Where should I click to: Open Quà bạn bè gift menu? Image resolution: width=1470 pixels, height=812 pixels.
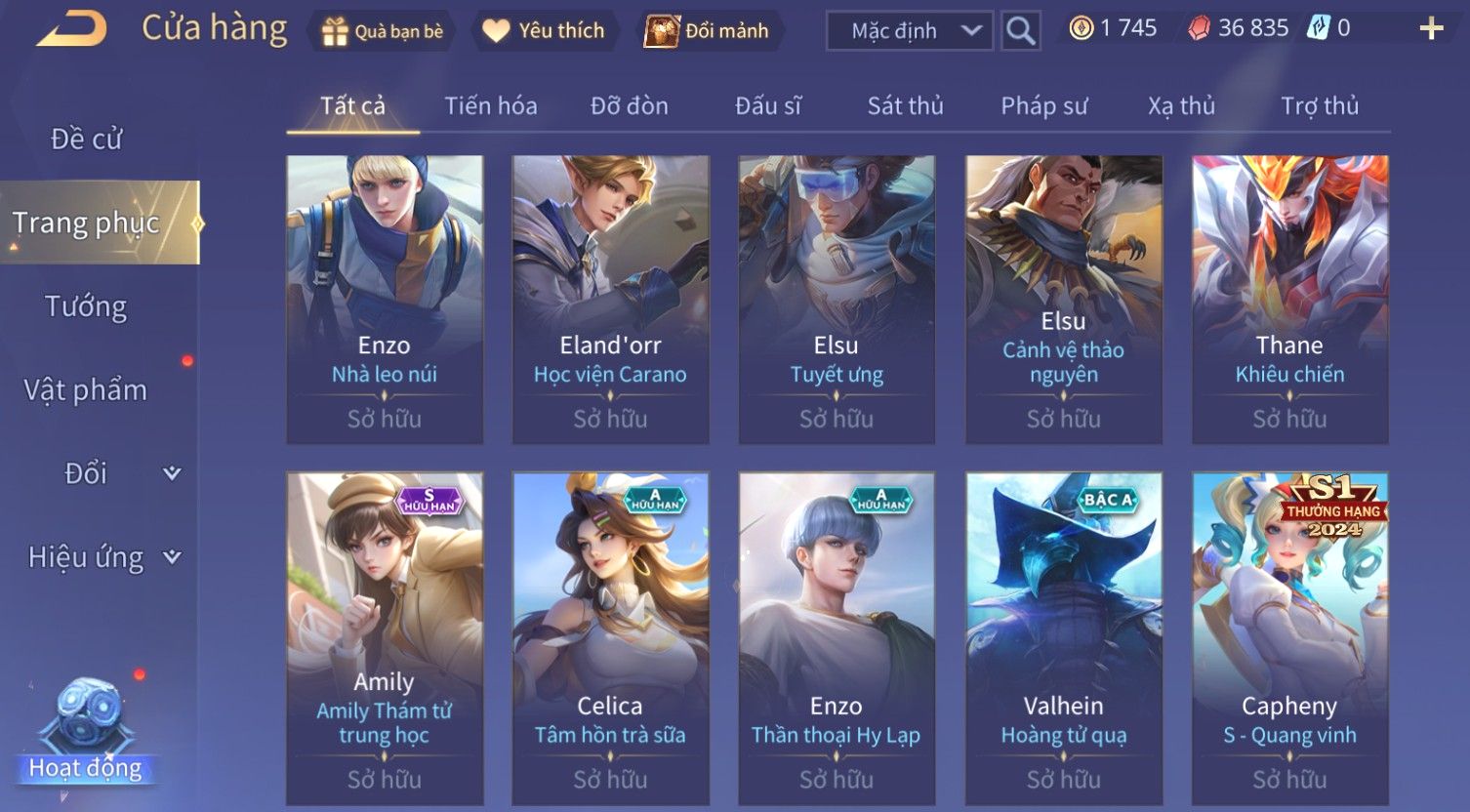click(x=383, y=31)
